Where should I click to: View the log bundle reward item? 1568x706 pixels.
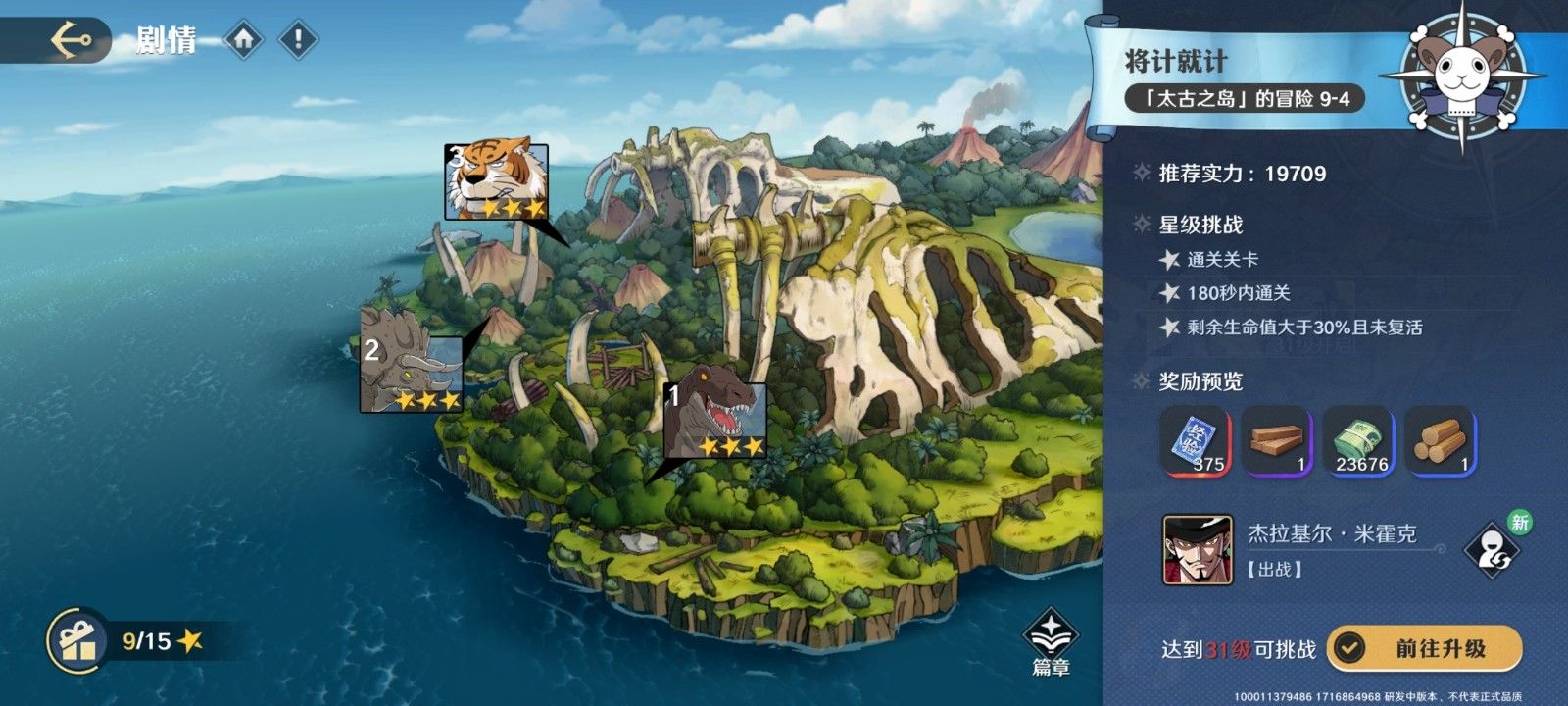[x=1441, y=442]
